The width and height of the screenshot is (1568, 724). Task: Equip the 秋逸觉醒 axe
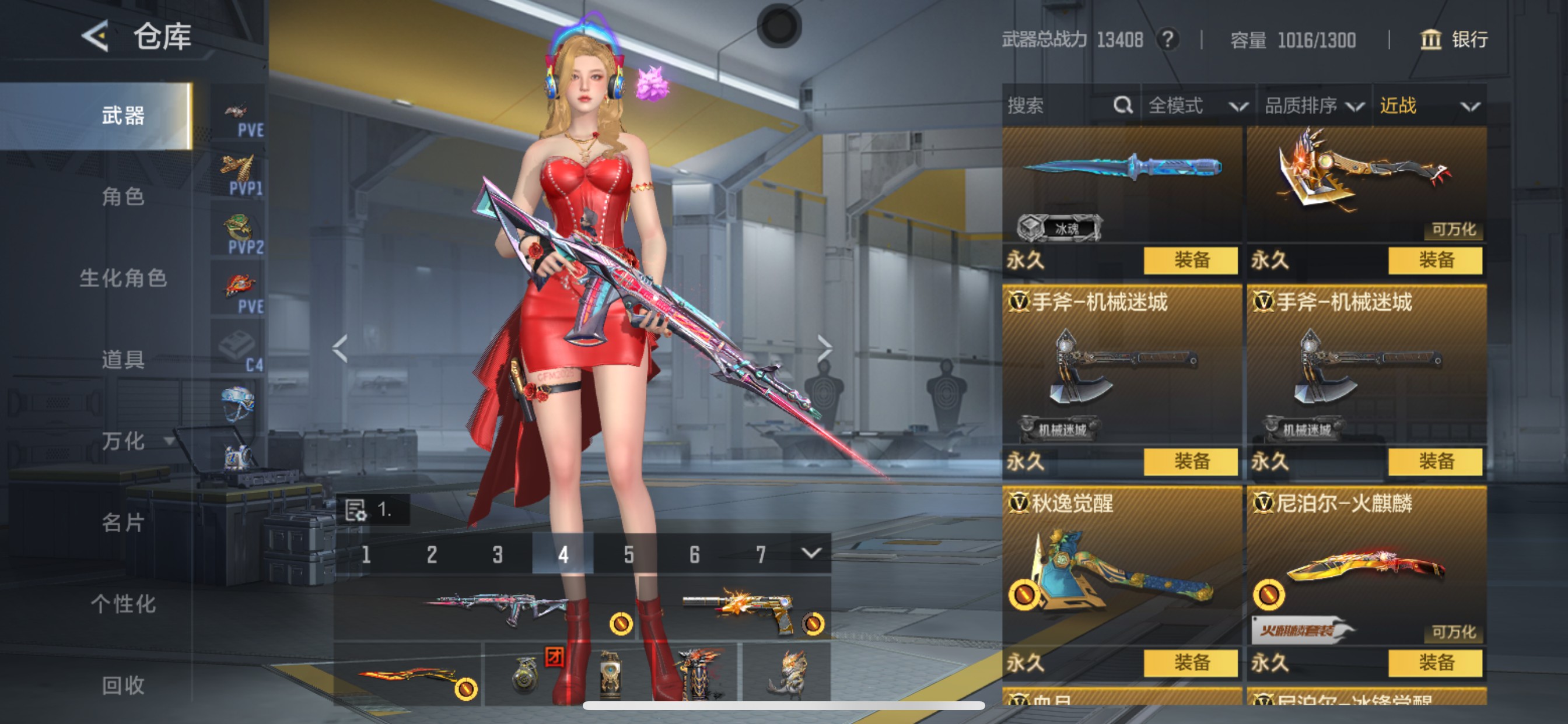point(1190,662)
